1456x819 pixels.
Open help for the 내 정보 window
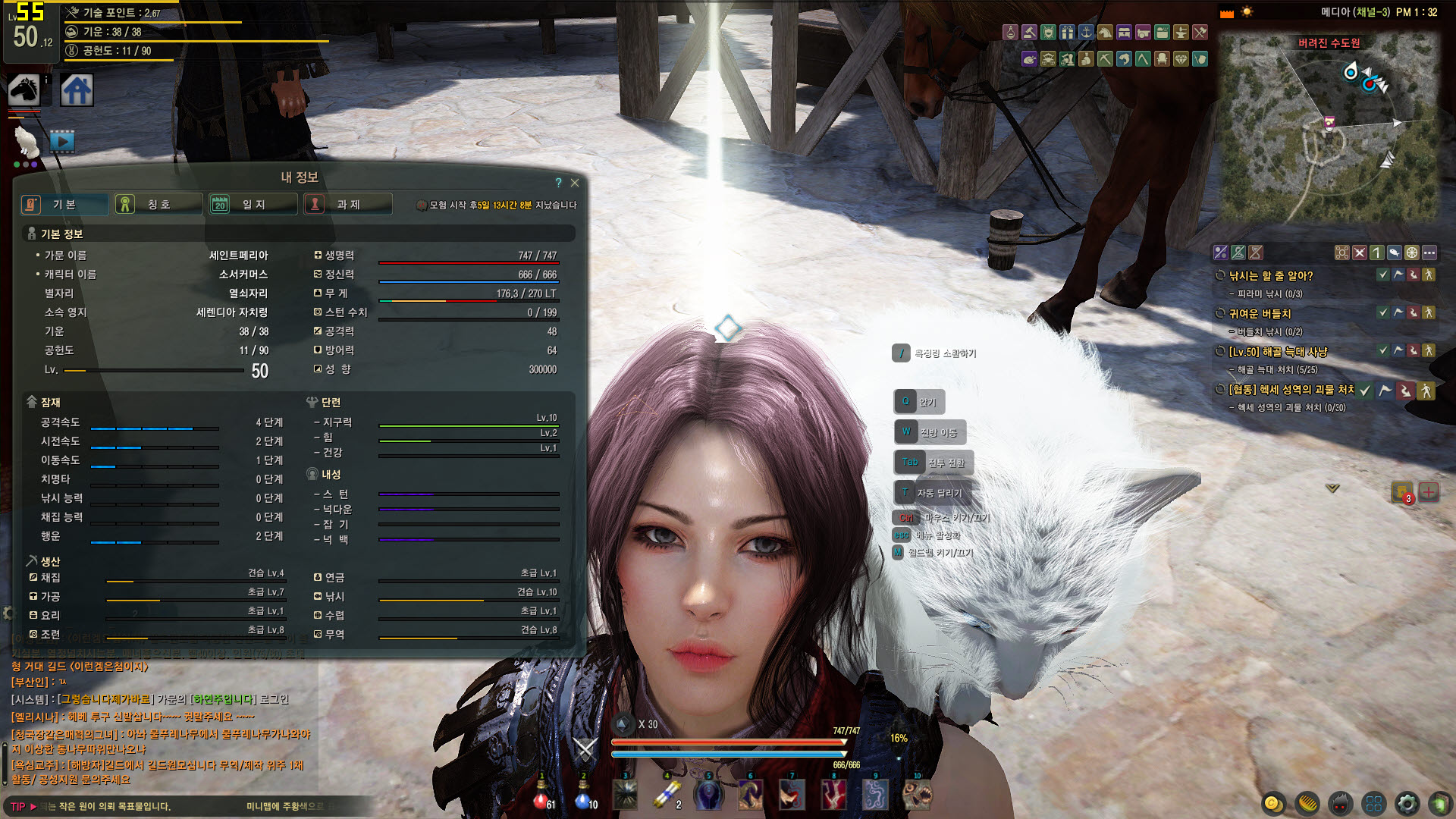(x=559, y=183)
